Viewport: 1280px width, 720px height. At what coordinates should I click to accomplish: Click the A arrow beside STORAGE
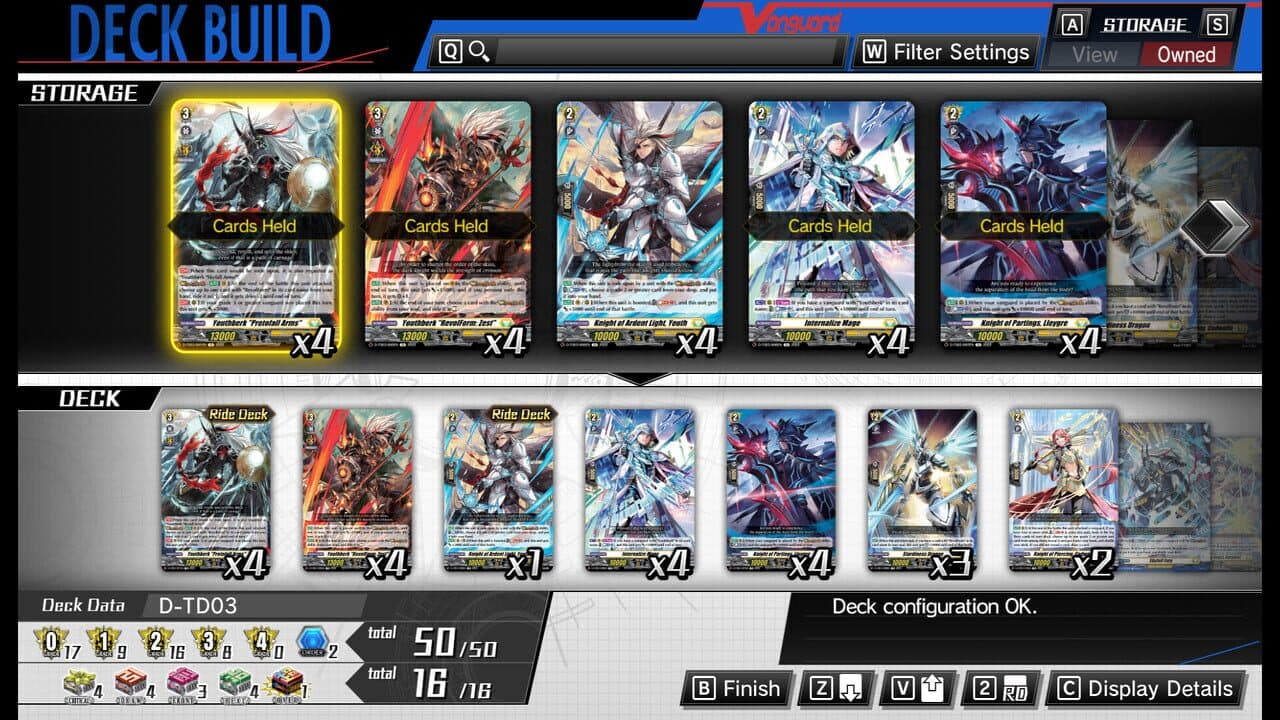pos(1072,23)
